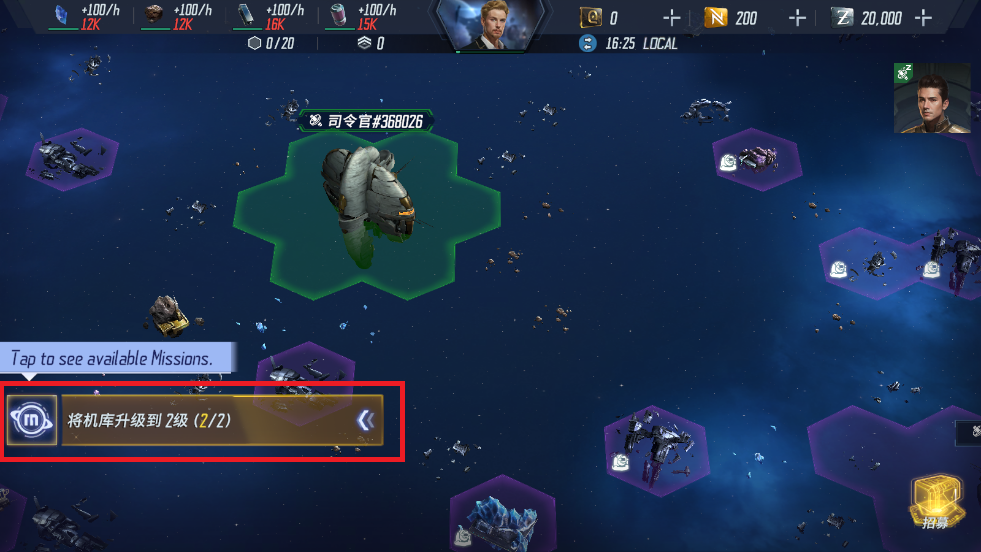Add more of the gold token currency

tap(671, 18)
